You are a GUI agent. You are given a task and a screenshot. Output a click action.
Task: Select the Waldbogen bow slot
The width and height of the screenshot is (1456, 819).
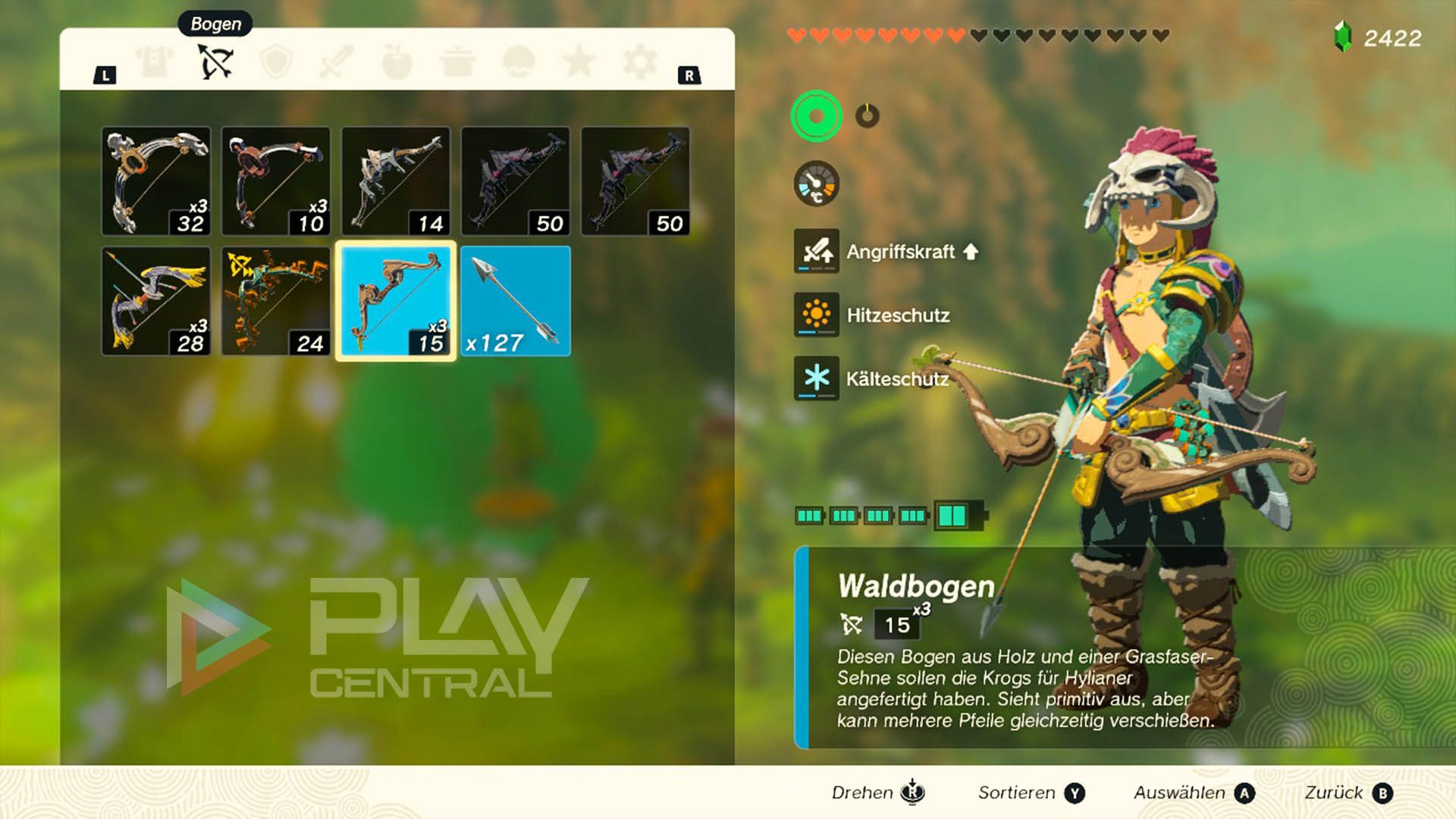(x=395, y=301)
